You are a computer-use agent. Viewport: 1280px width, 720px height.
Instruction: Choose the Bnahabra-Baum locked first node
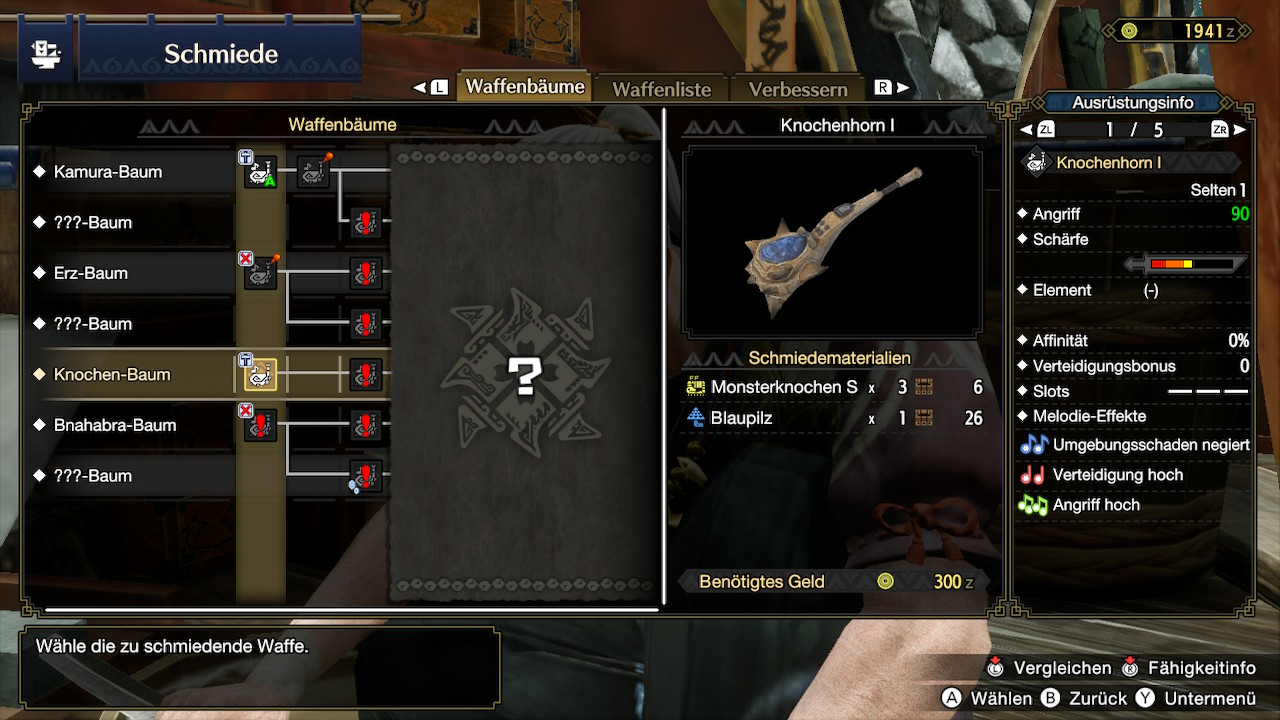pos(260,425)
